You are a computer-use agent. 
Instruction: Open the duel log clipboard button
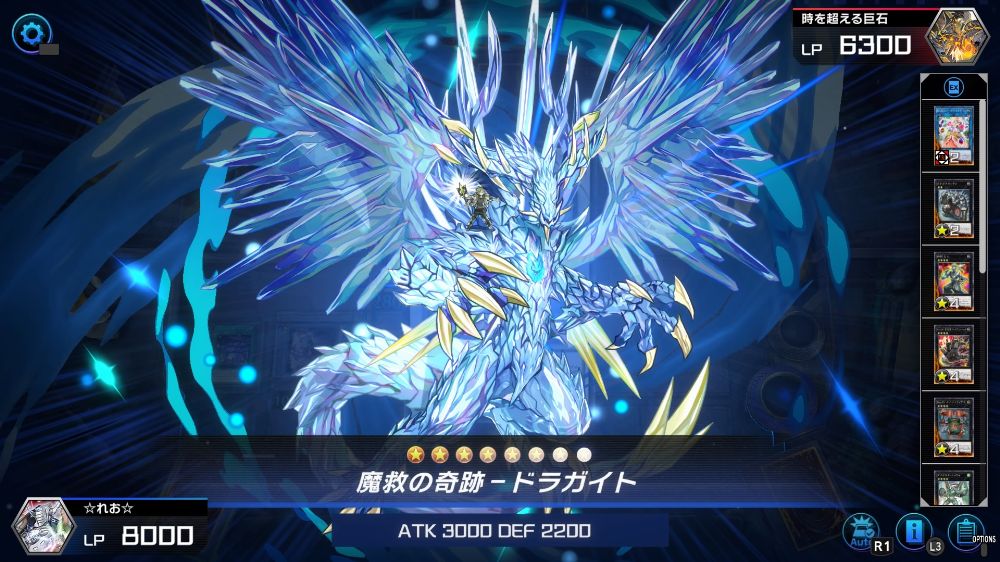point(965,531)
